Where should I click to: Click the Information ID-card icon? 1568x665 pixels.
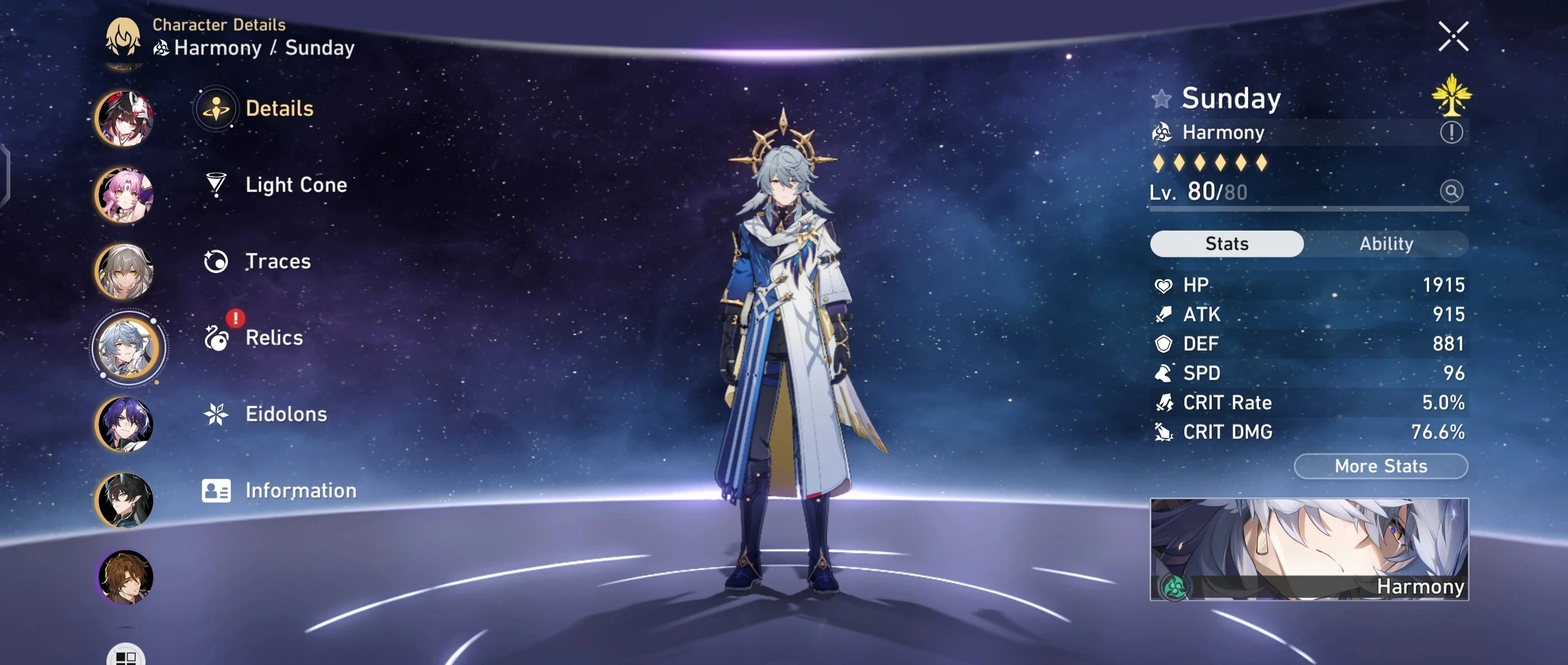point(216,490)
